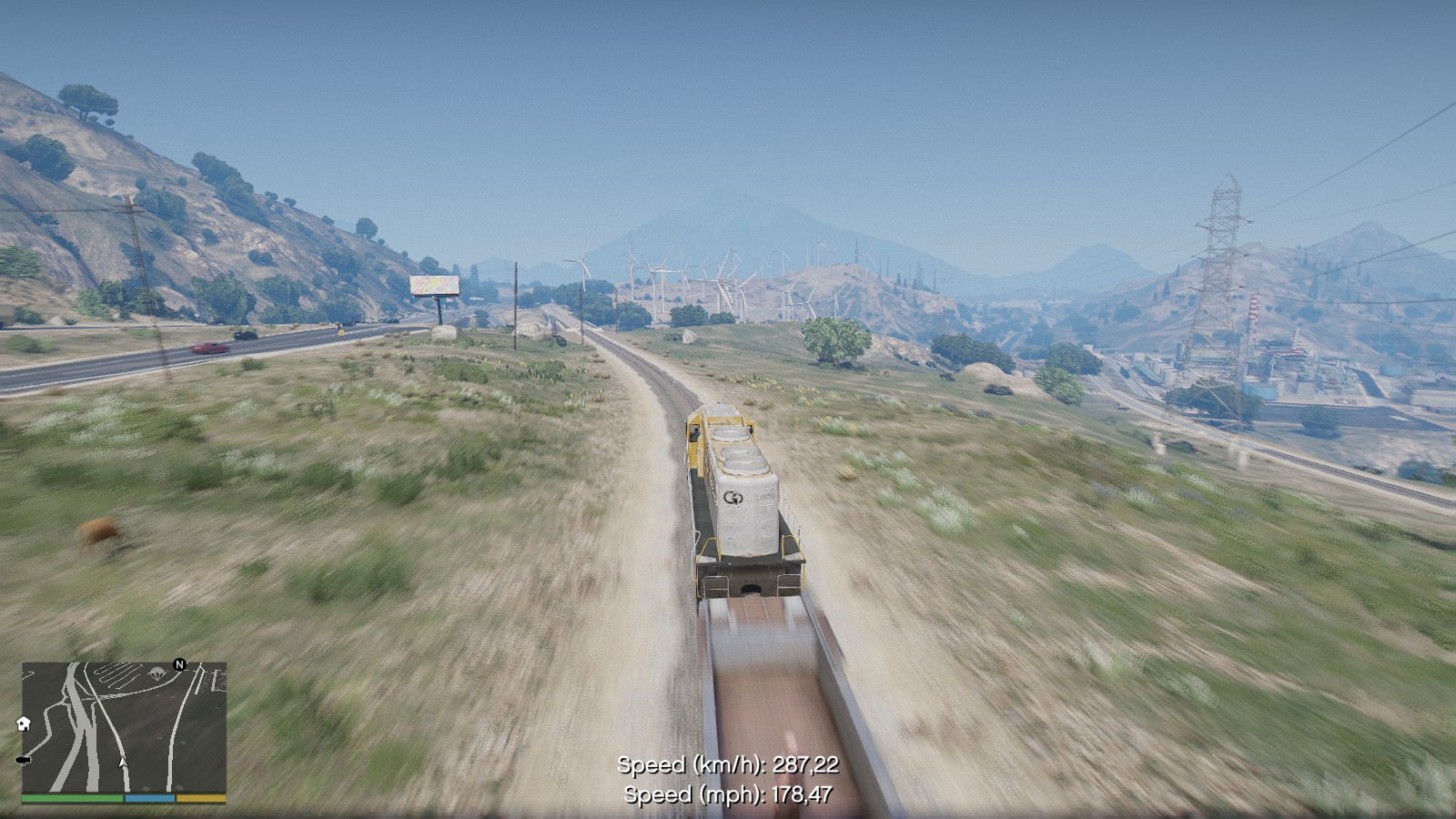The width and height of the screenshot is (1456, 819).
Task: Click the animal blip on the minimap's left edge
Action: coord(24,761)
